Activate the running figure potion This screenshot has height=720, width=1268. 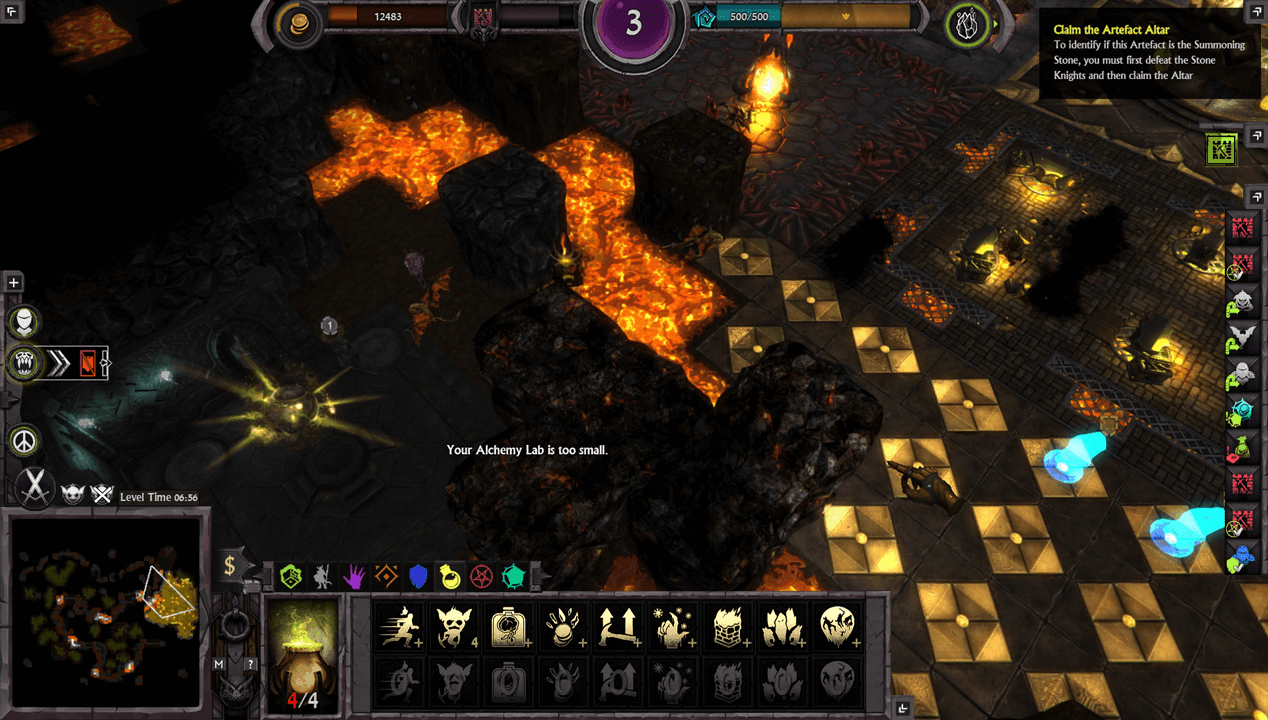(x=400, y=627)
